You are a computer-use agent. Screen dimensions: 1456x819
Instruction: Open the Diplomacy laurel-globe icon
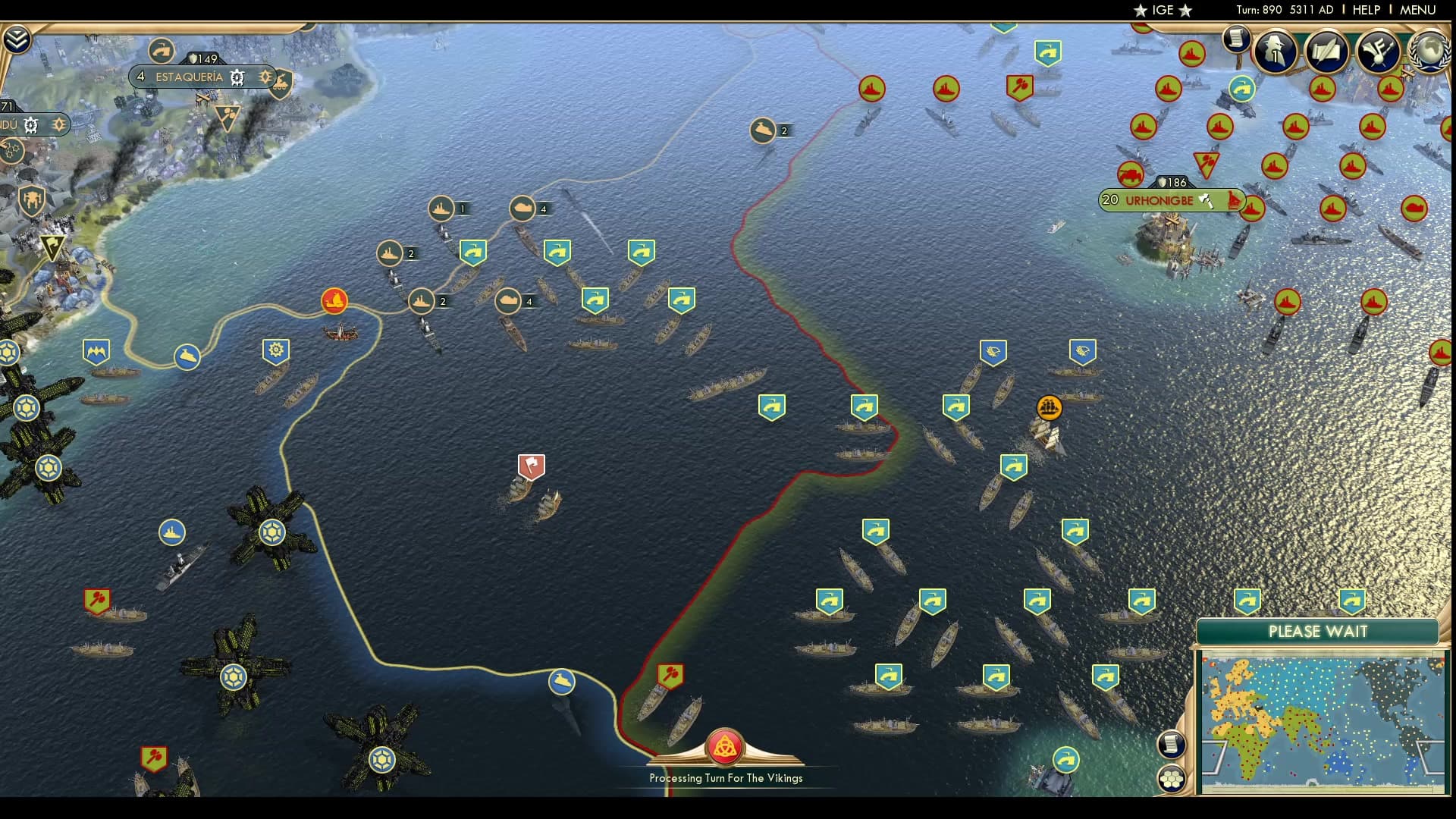(x=1429, y=51)
